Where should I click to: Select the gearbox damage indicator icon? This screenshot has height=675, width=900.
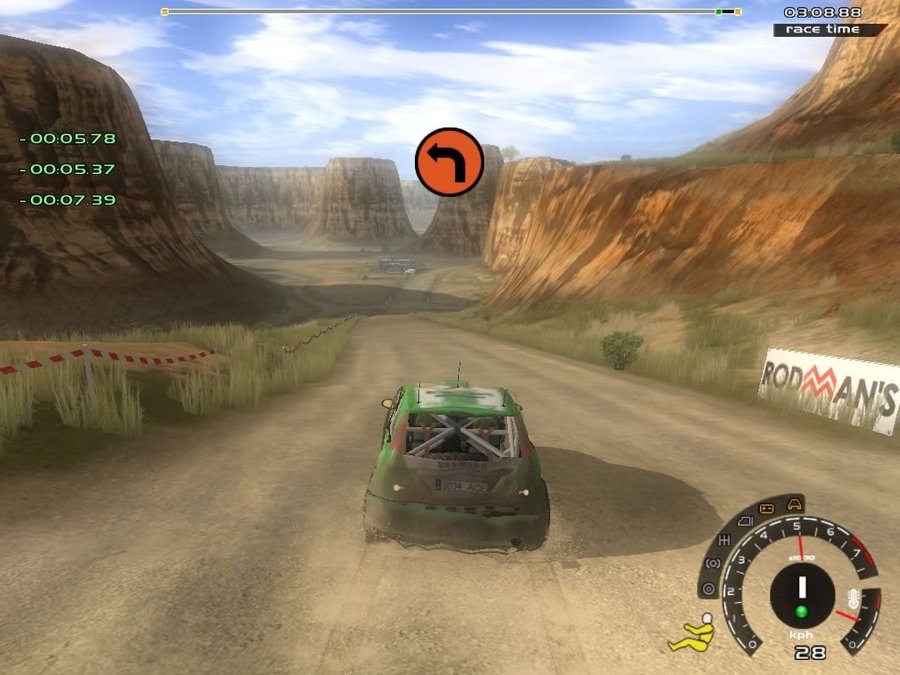(723, 542)
